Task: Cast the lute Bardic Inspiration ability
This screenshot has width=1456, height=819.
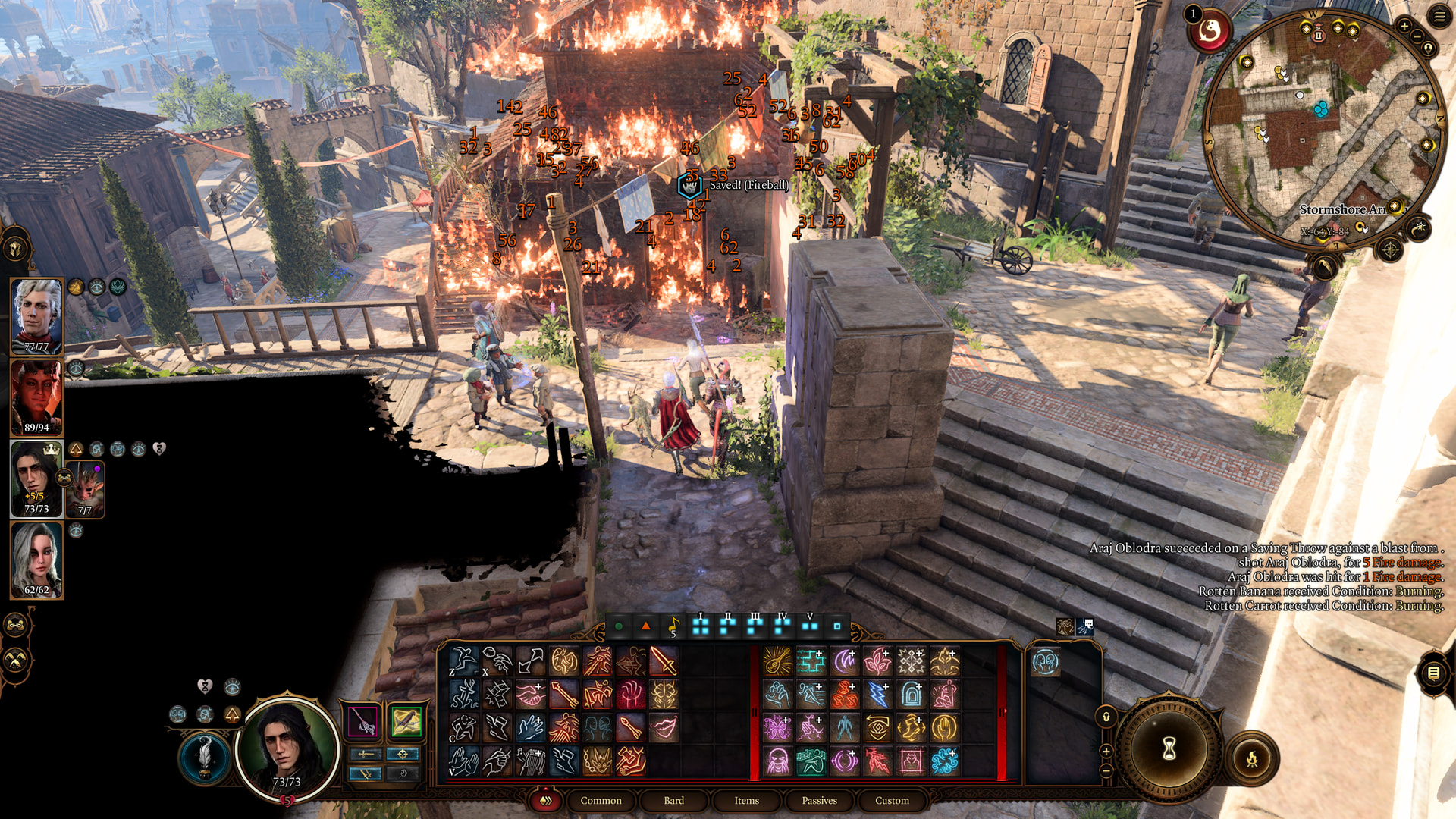Action: point(777,661)
